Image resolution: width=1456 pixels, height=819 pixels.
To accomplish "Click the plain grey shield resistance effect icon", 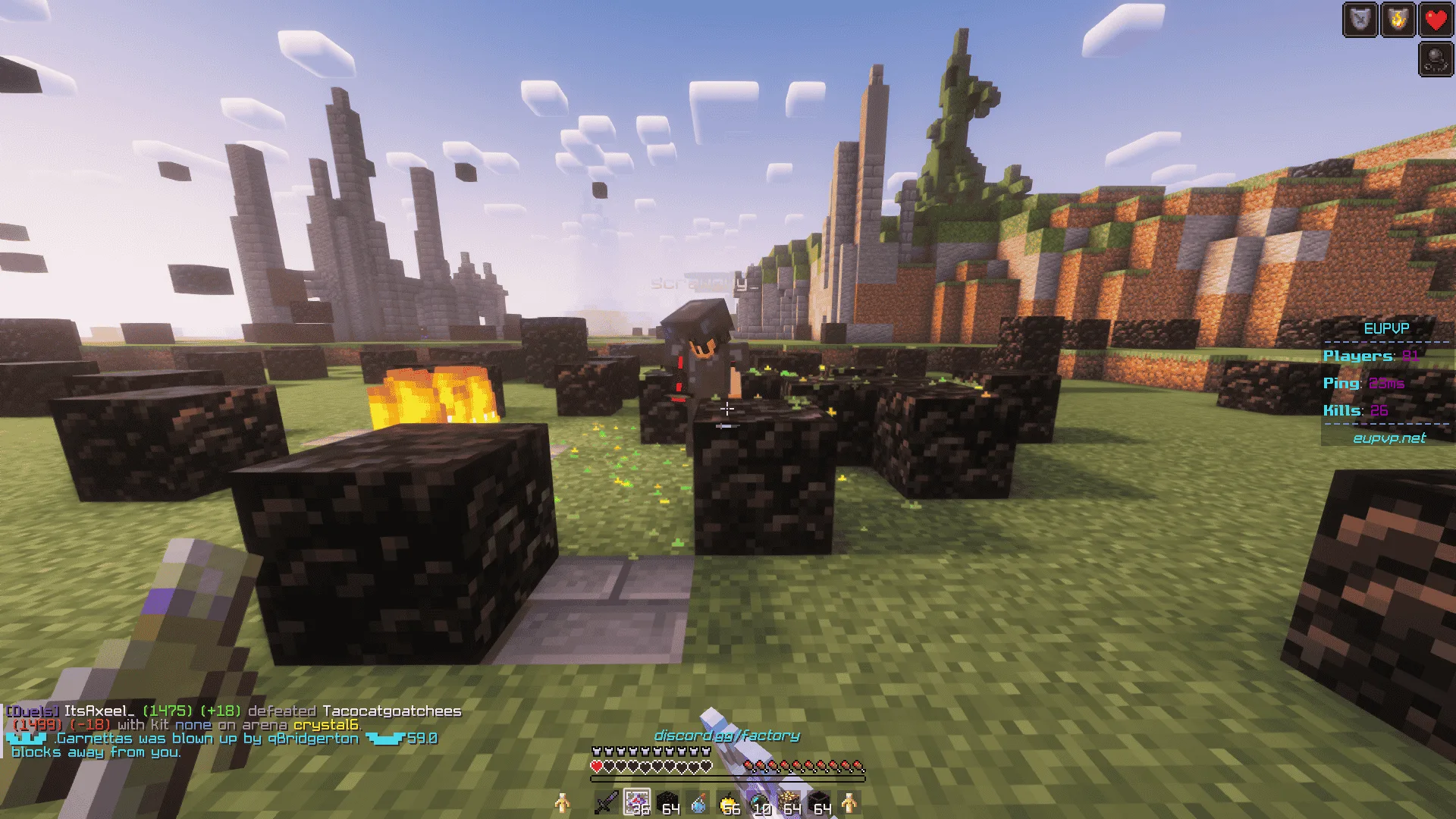I will tap(1360, 20).
